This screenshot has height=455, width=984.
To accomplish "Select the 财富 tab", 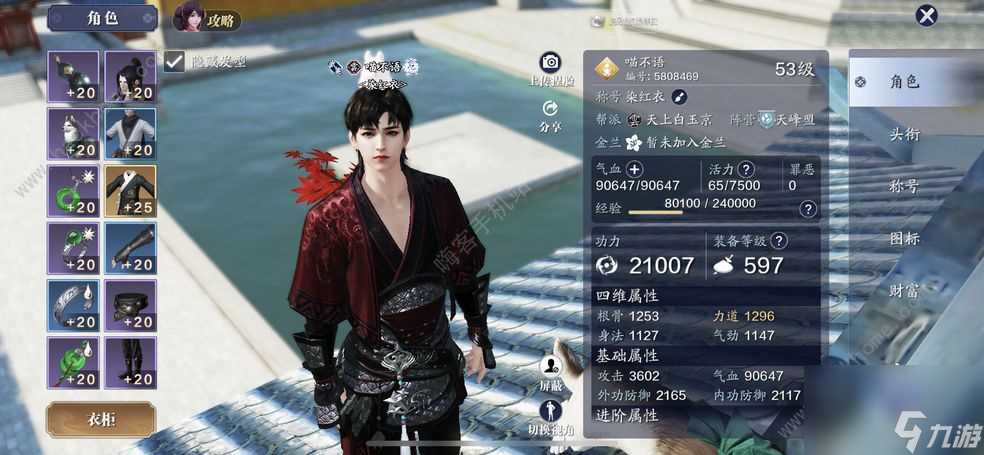I will click(904, 291).
